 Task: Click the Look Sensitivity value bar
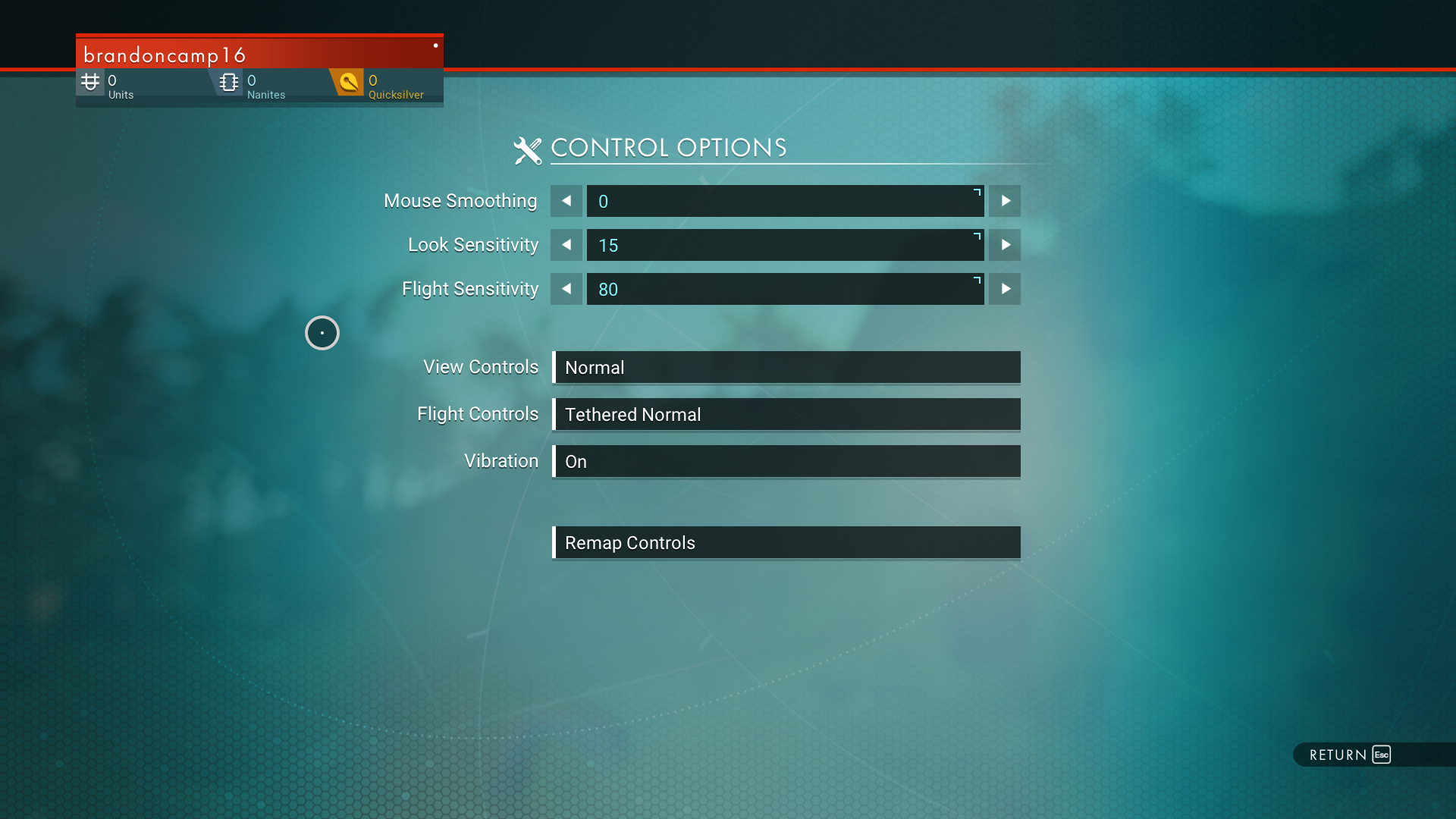785,245
